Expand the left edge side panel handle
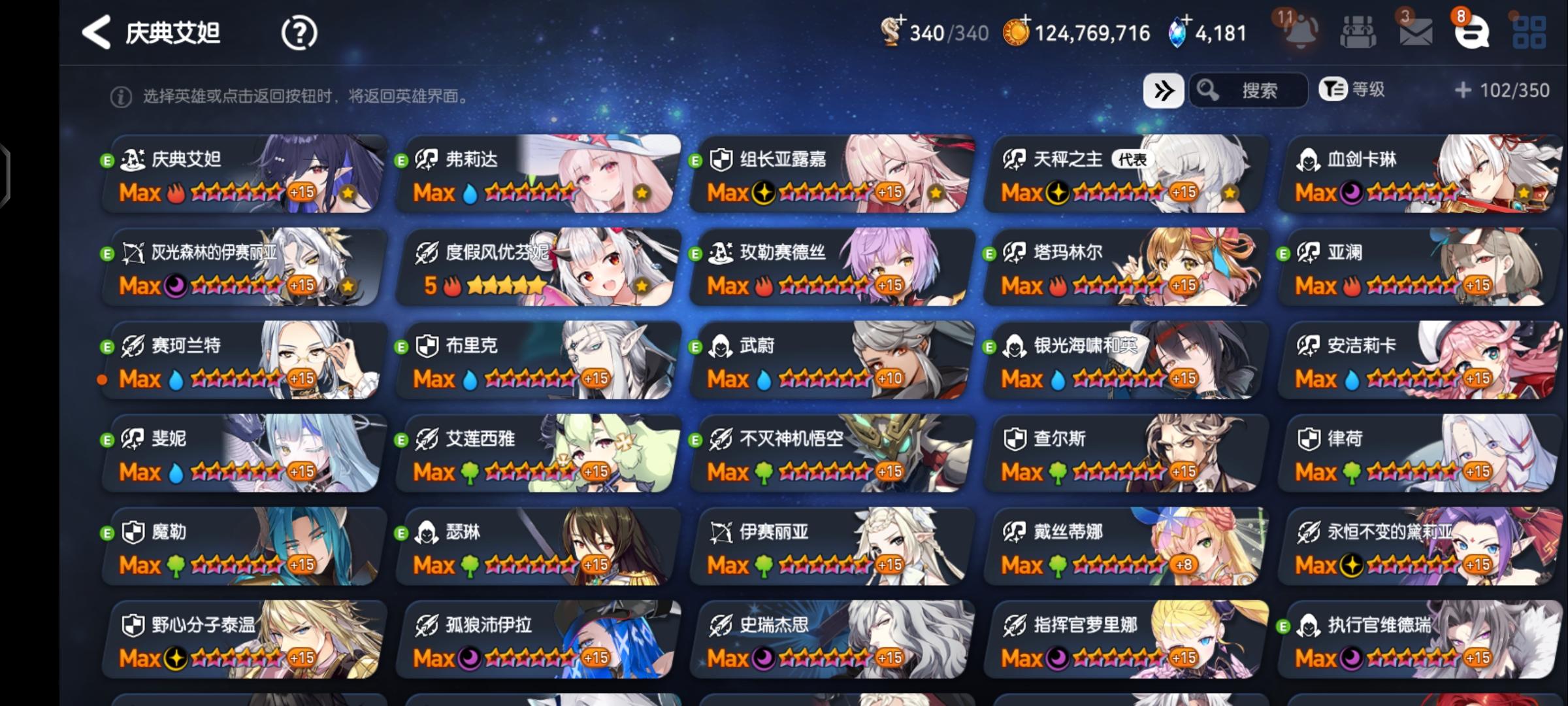This screenshot has width=1568, height=706. tap(7, 175)
